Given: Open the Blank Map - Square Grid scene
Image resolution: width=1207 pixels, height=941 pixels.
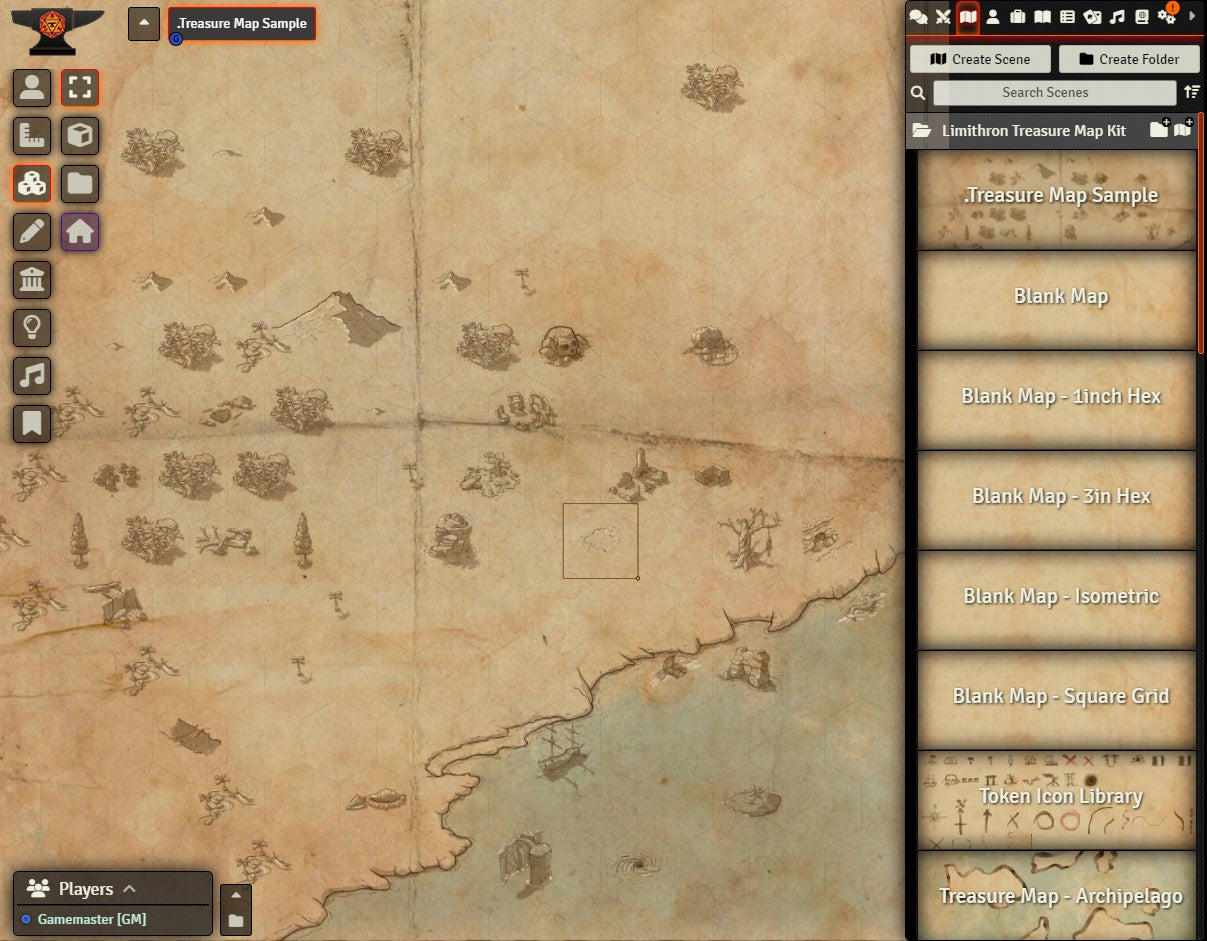Looking at the screenshot, I should pyautogui.click(x=1058, y=697).
